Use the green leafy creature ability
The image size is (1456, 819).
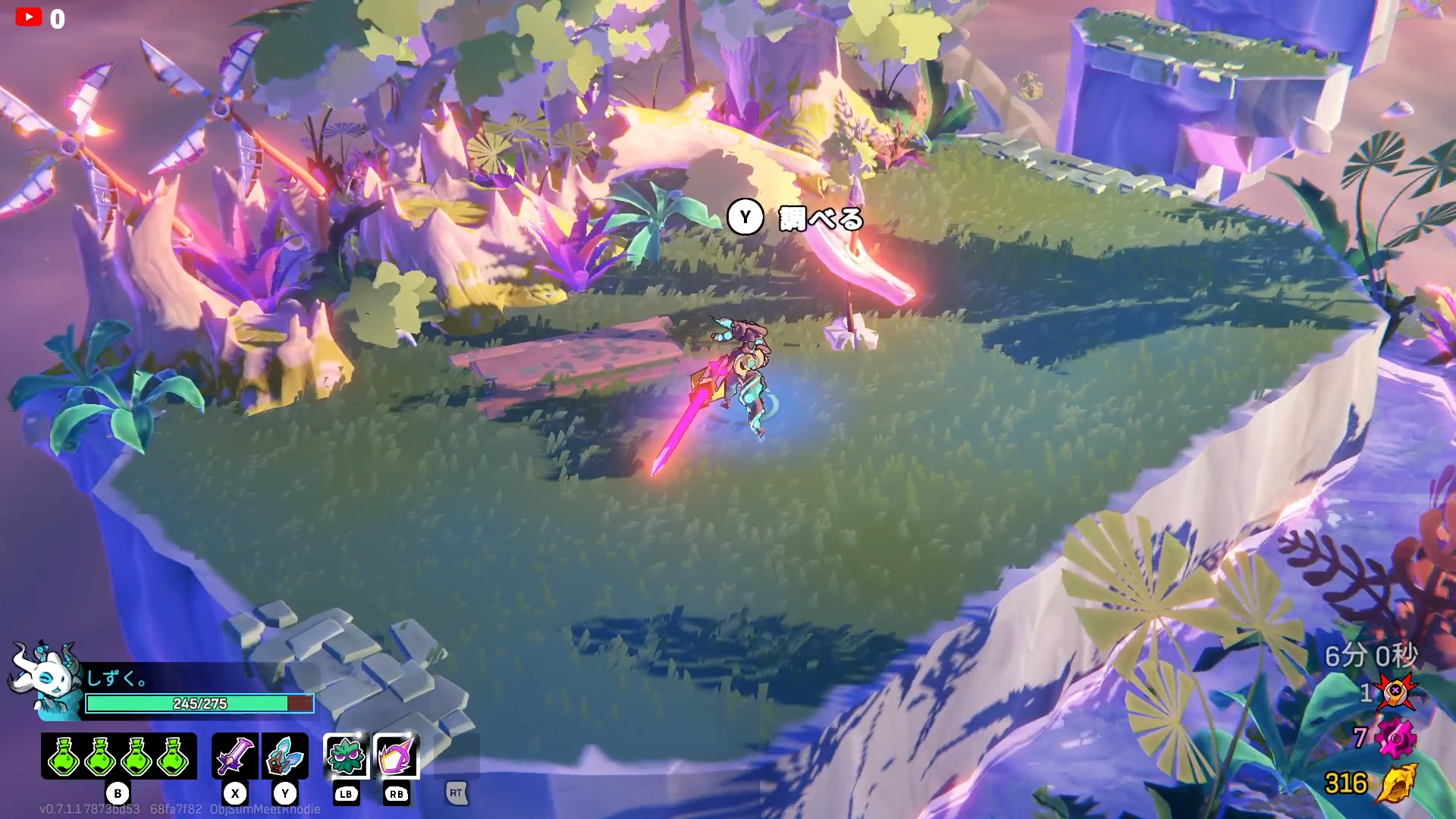coord(346,755)
